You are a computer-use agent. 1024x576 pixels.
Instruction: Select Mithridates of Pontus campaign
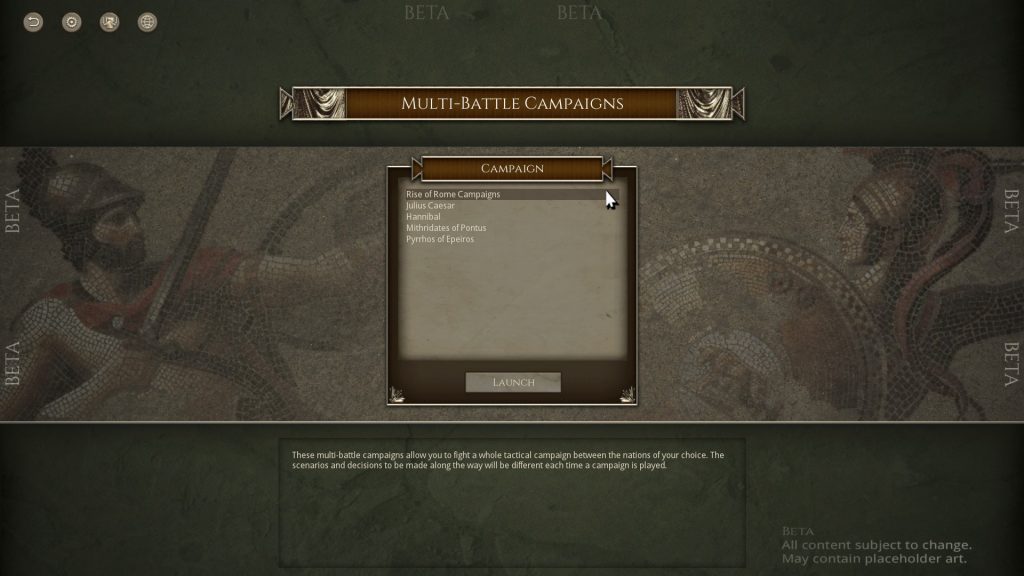pos(446,228)
